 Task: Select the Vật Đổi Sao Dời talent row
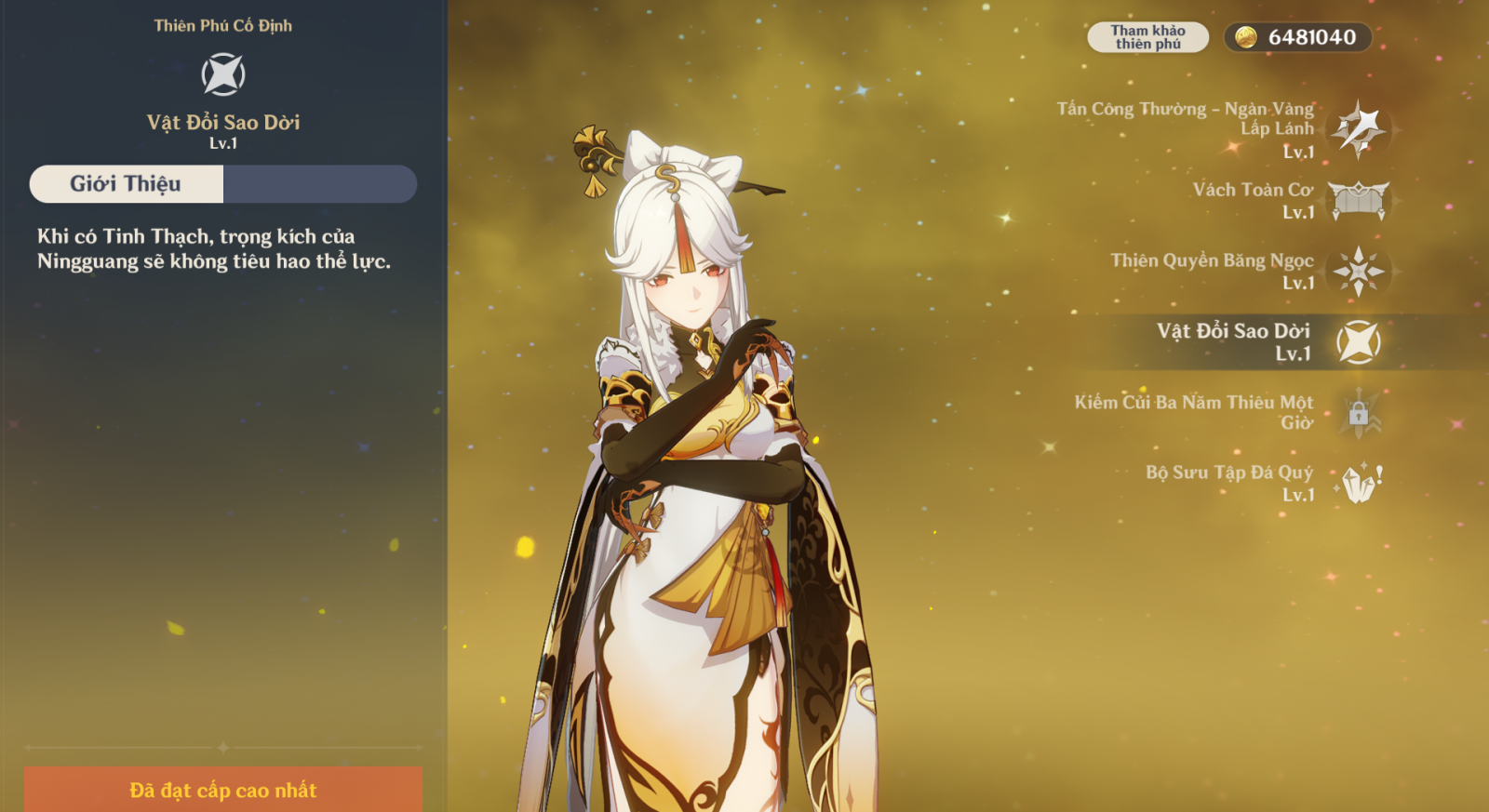click(1358, 342)
